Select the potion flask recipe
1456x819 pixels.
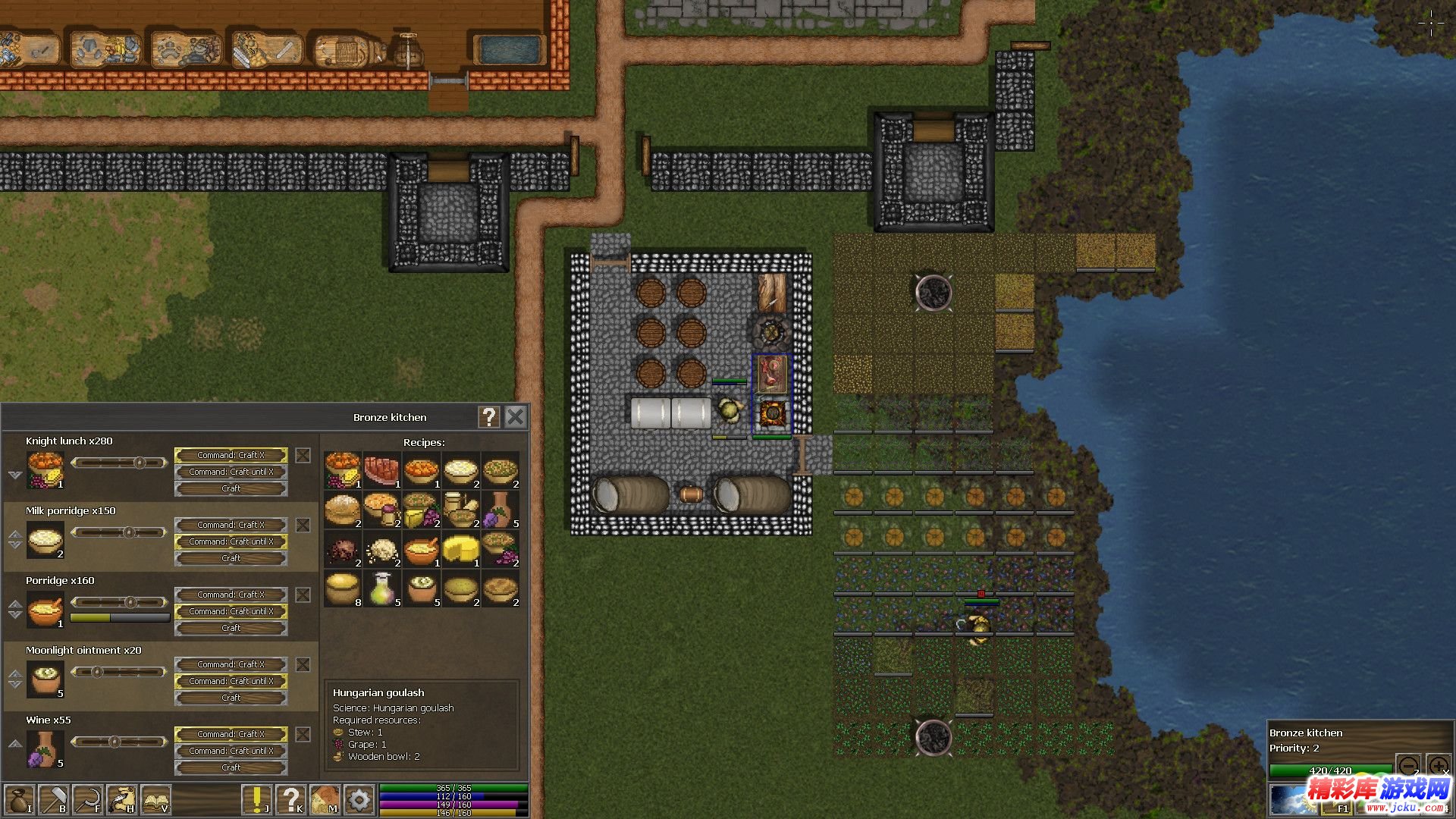381,588
